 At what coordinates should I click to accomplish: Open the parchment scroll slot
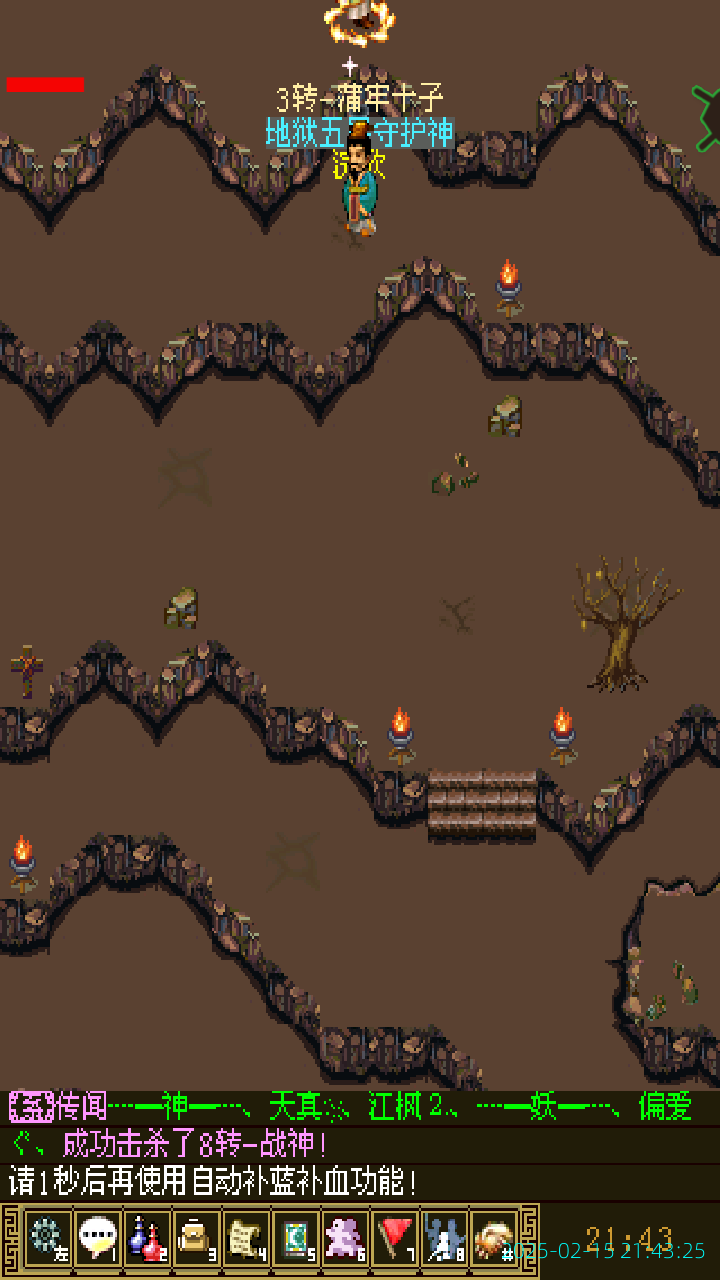pos(246,1238)
